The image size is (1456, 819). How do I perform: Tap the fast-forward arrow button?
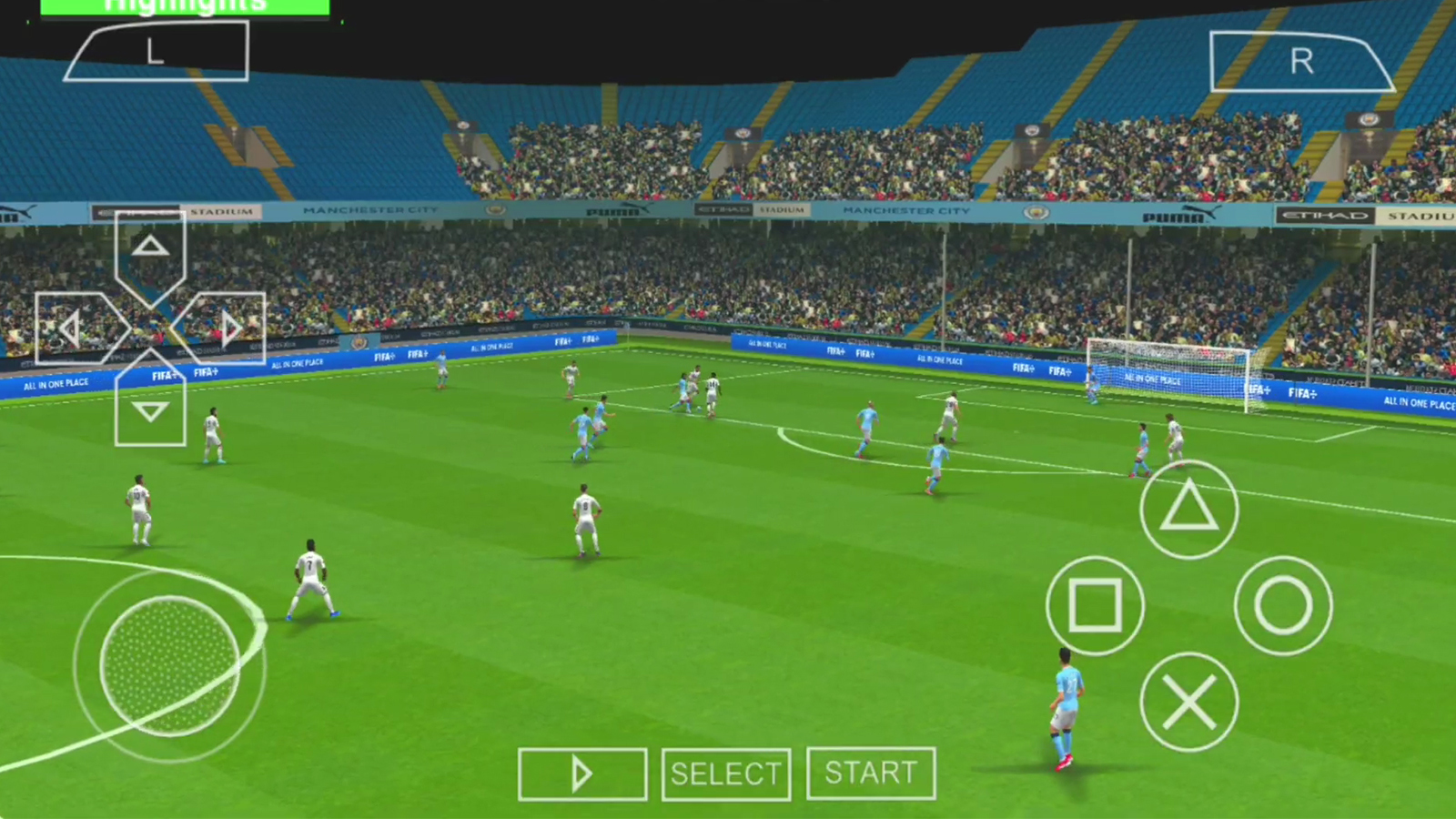point(581,773)
